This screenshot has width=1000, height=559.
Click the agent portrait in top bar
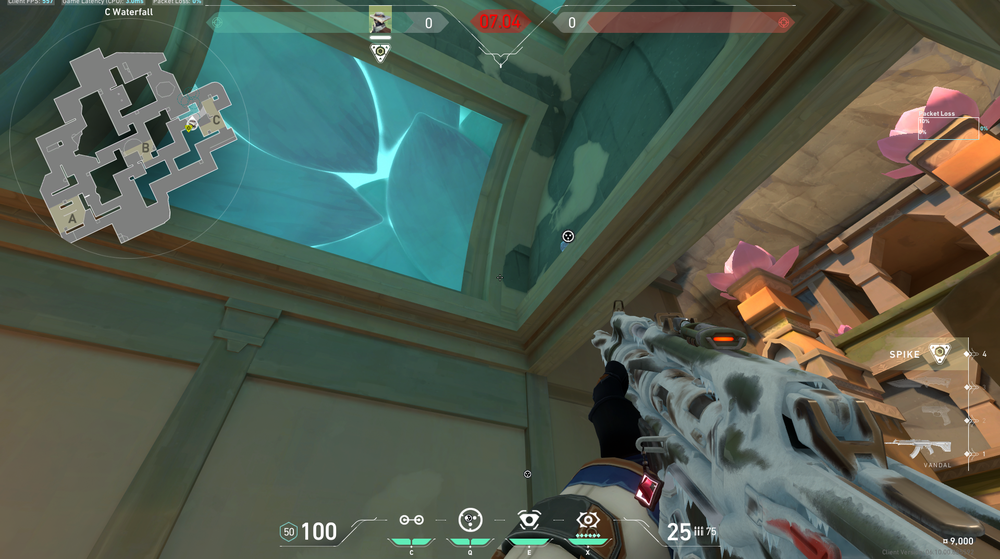[x=380, y=20]
